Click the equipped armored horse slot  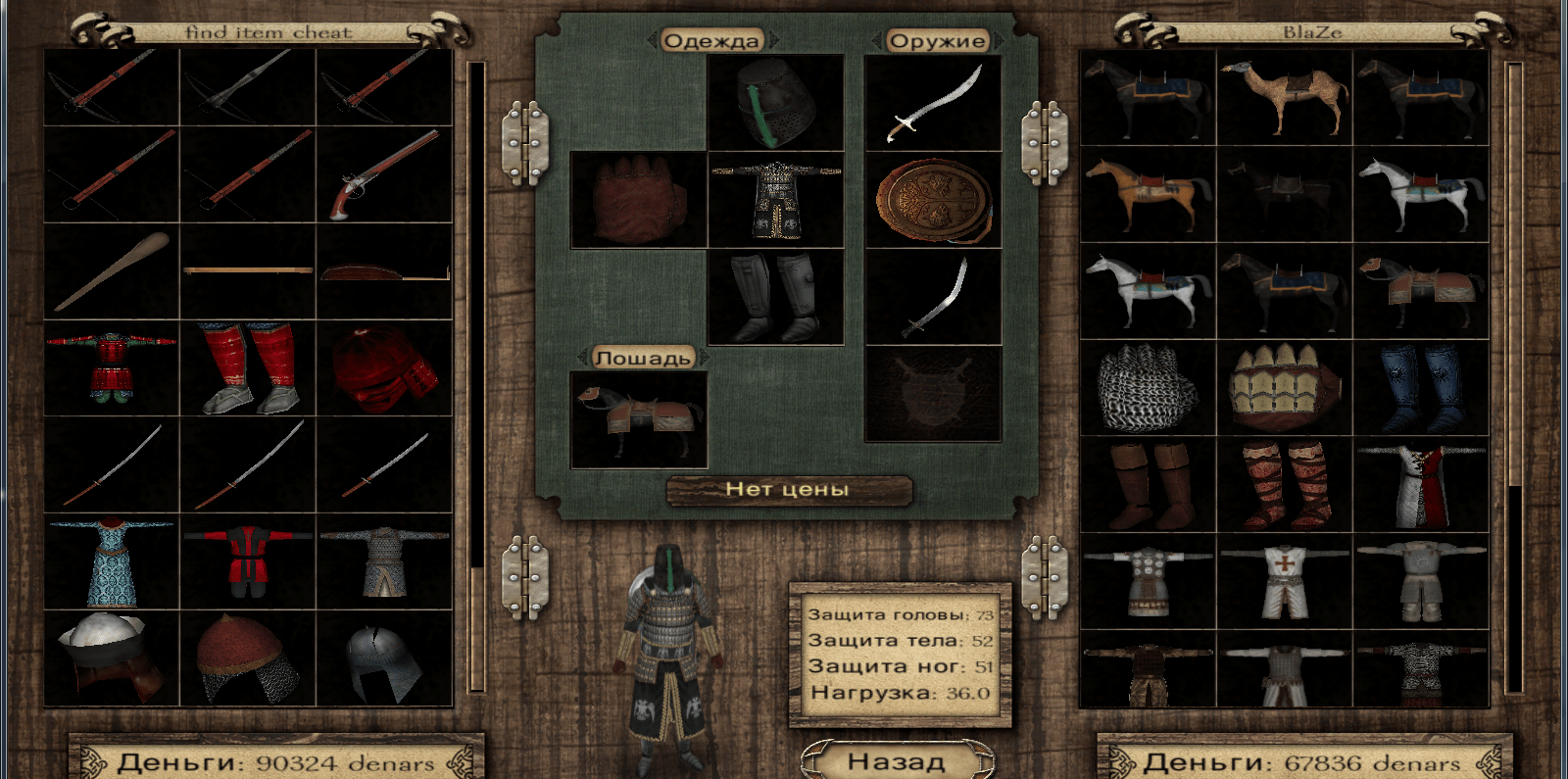pos(638,419)
